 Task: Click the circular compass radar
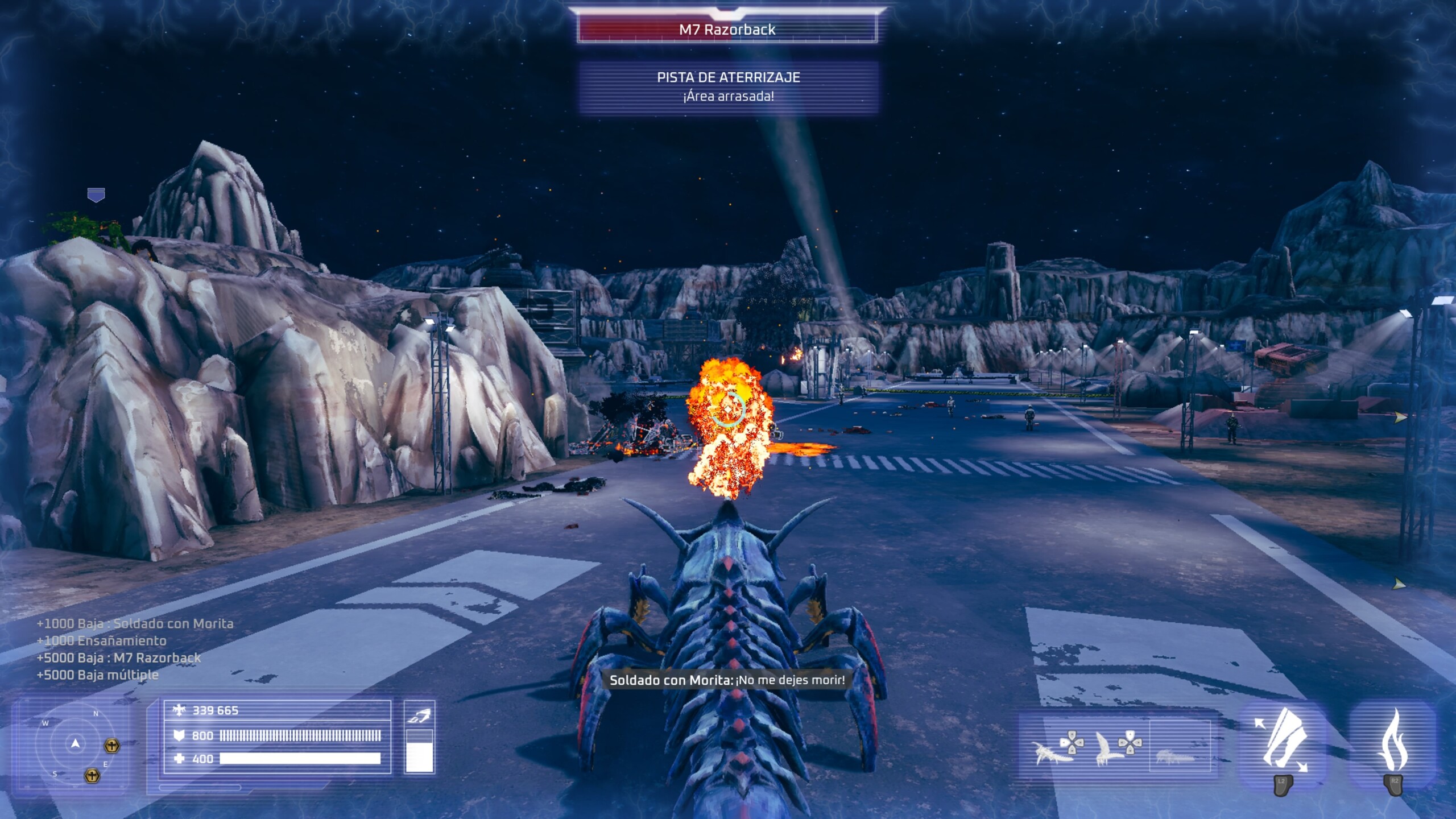pyautogui.click(x=75, y=744)
